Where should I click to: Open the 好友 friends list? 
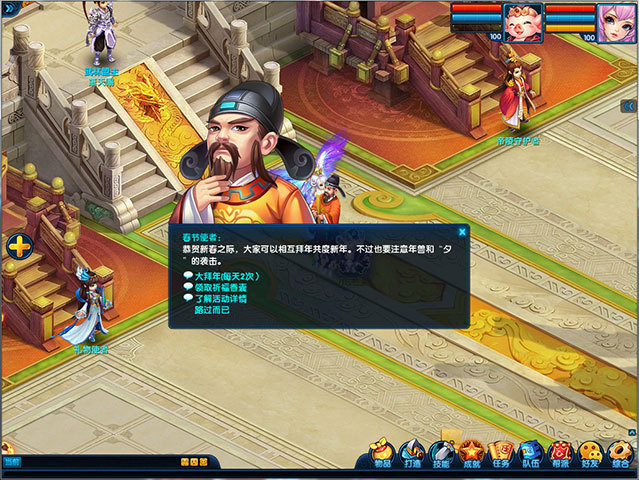[x=591, y=454]
